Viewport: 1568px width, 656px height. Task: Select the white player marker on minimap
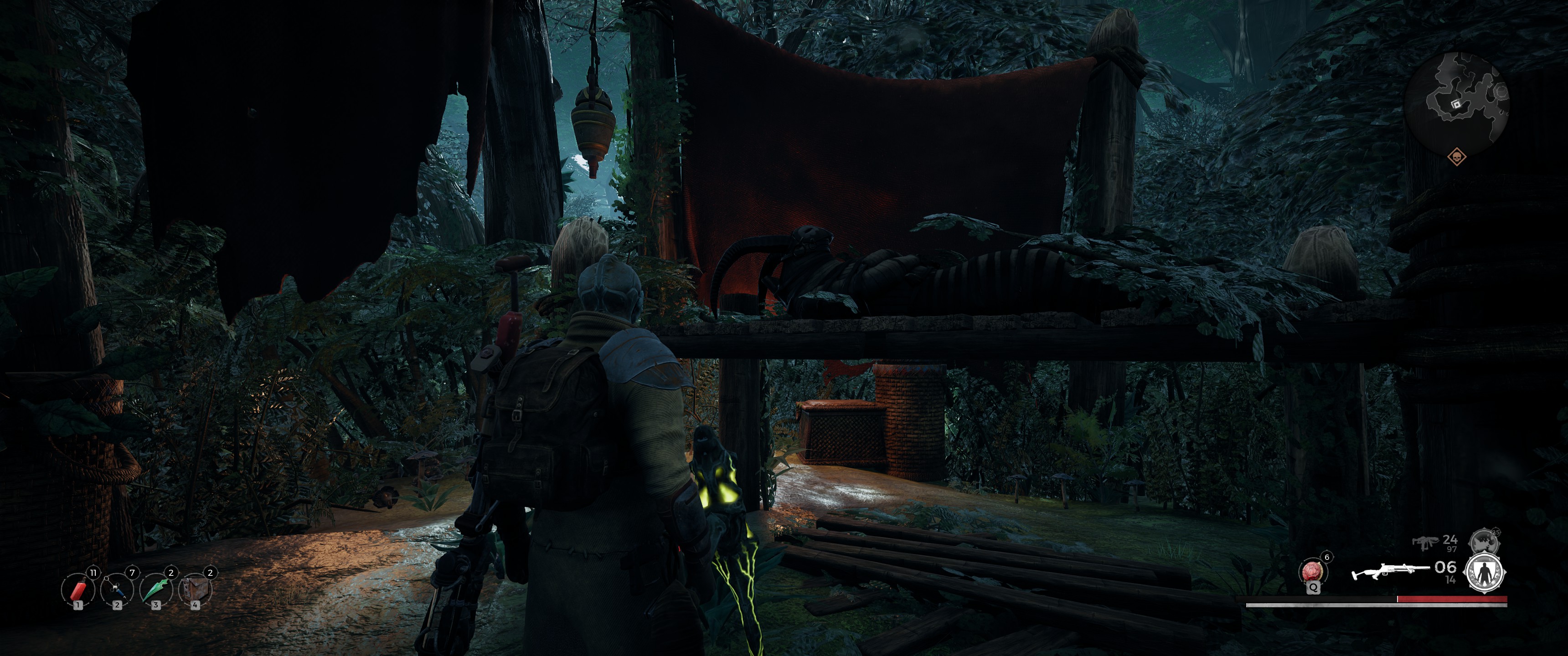point(1456,105)
